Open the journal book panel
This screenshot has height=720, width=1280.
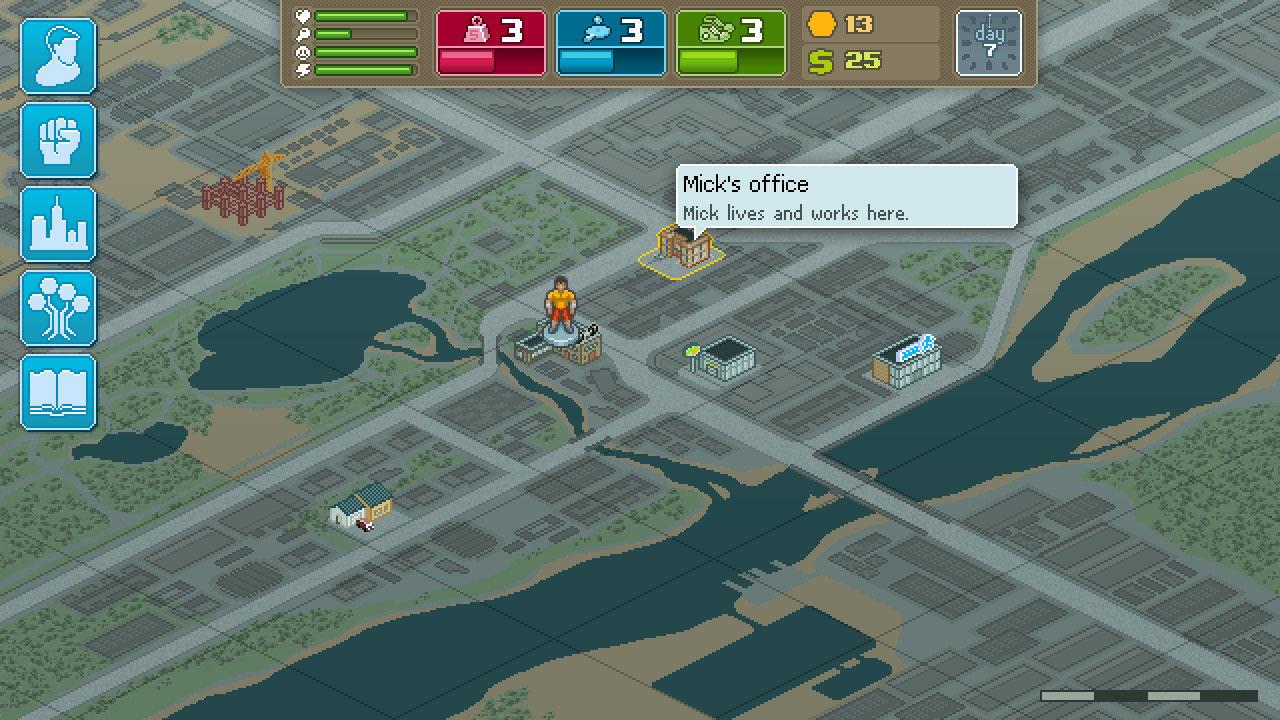coord(57,392)
